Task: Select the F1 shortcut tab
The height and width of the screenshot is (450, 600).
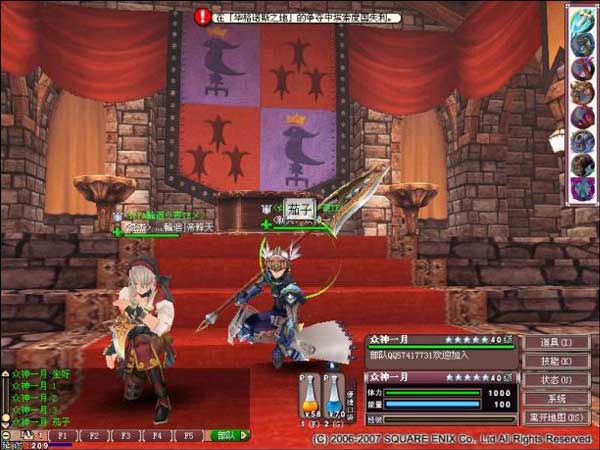Action: (64, 436)
